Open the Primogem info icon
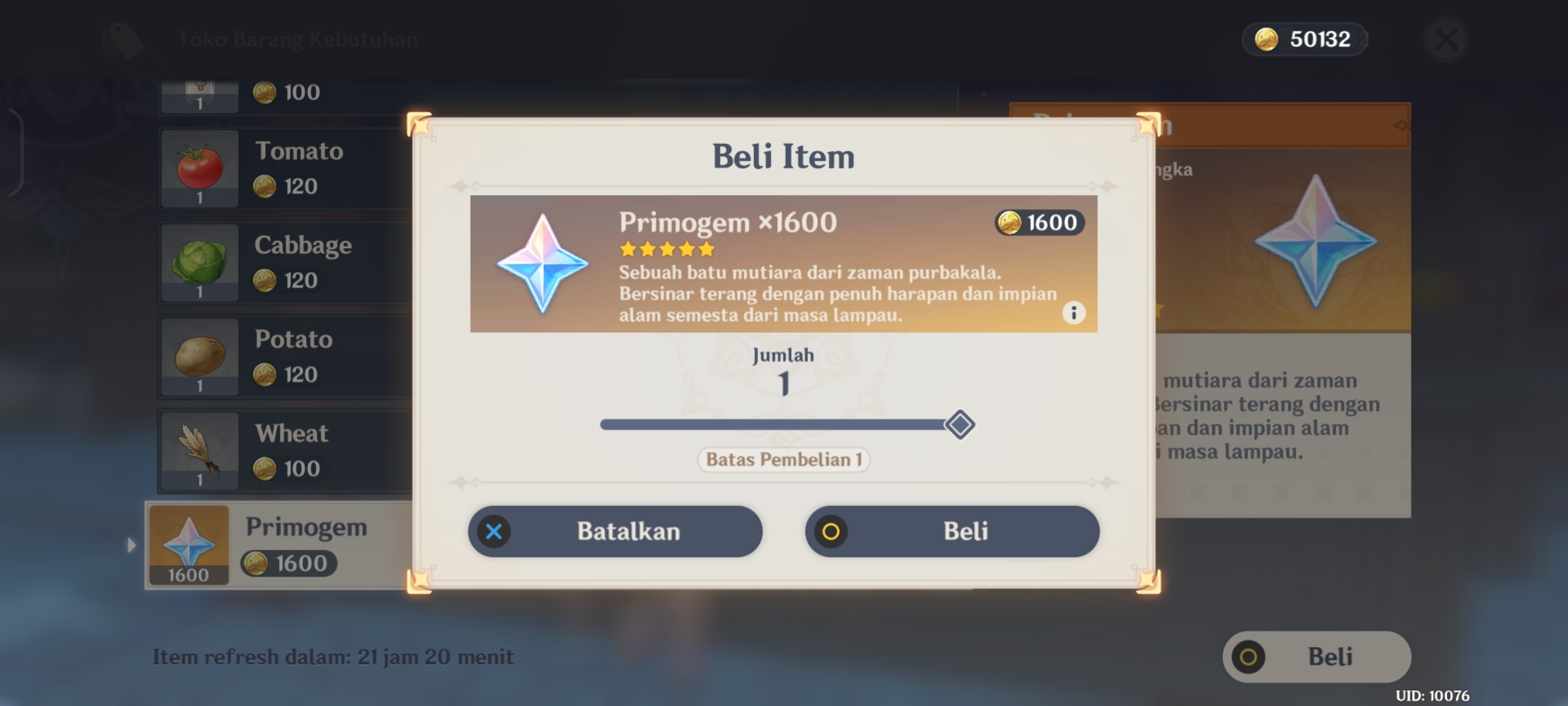Screen dimensions: 1568x706 click(x=1073, y=313)
